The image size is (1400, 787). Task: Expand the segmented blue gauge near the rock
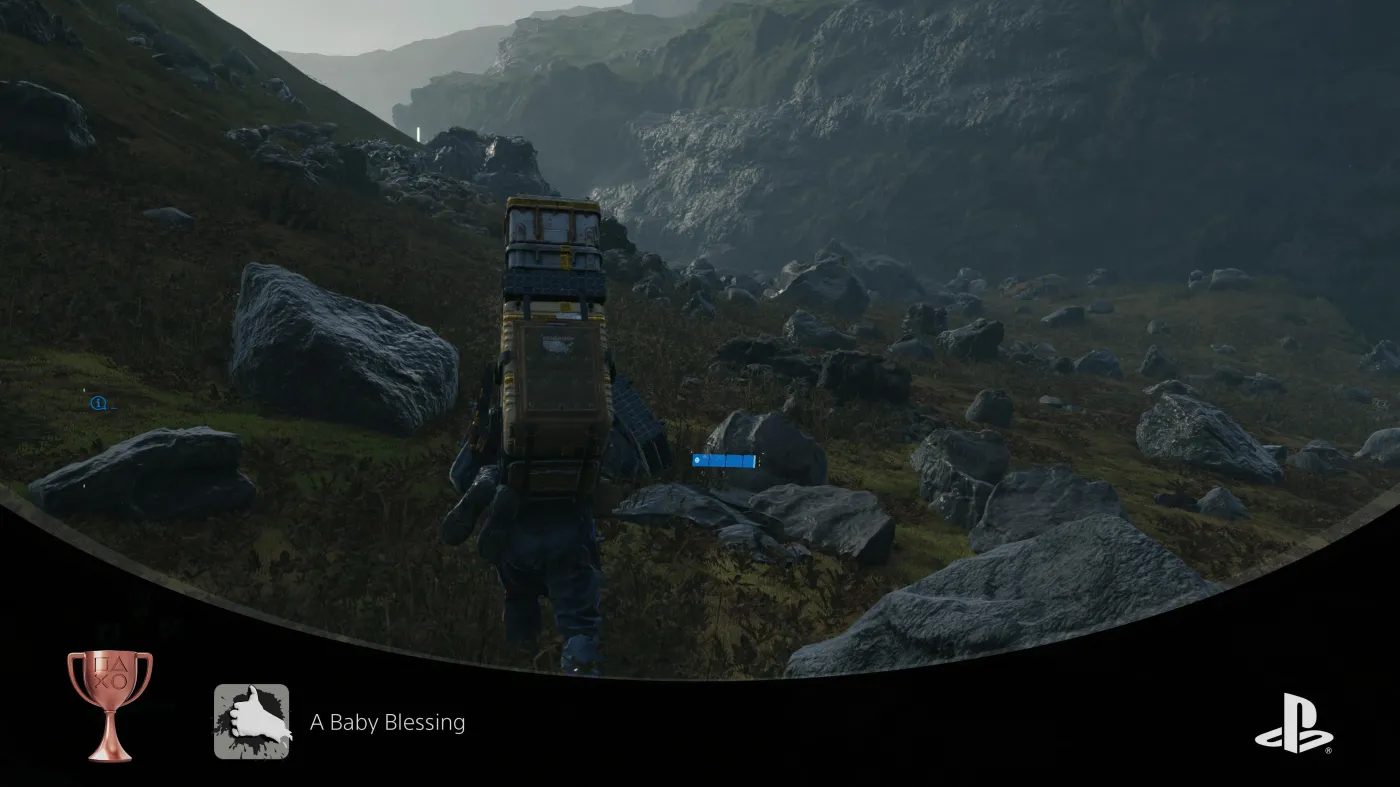click(x=722, y=459)
